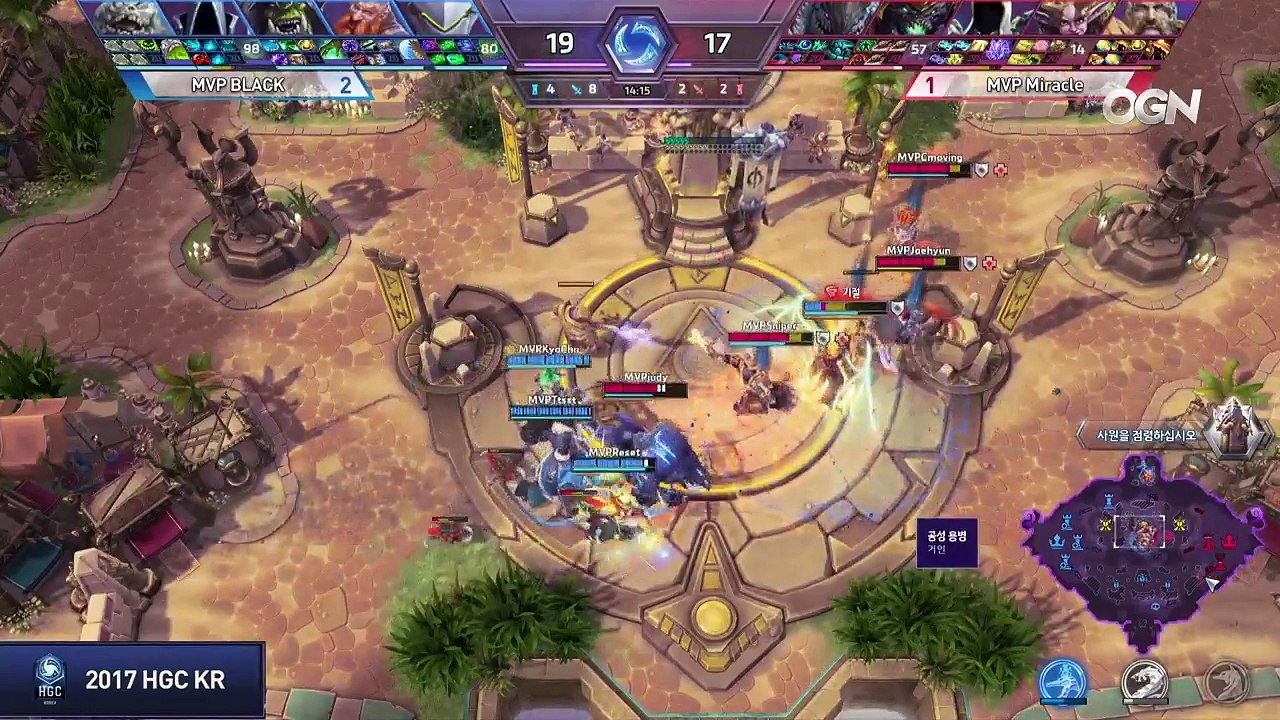The image size is (1280, 720).
Task: Select the grey-bearded man hero portrait
Action: pyautogui.click(x=1152, y=18)
